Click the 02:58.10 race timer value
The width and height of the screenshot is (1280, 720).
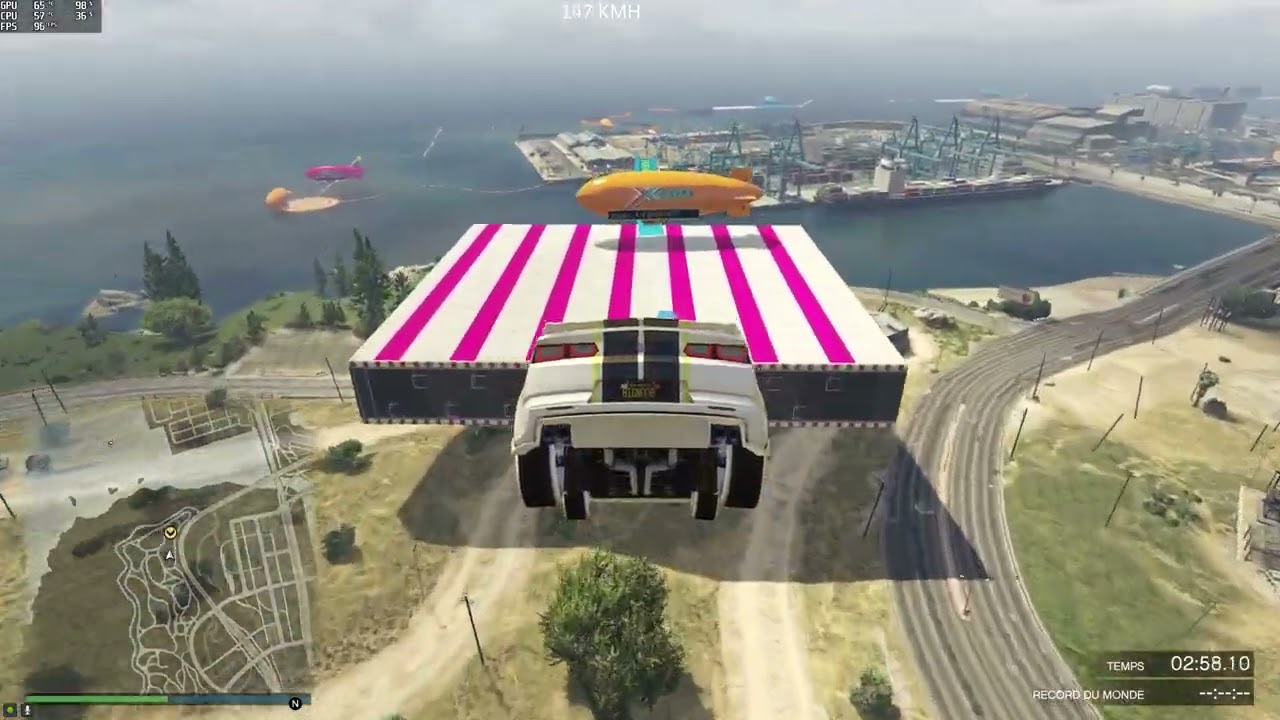tap(1210, 664)
